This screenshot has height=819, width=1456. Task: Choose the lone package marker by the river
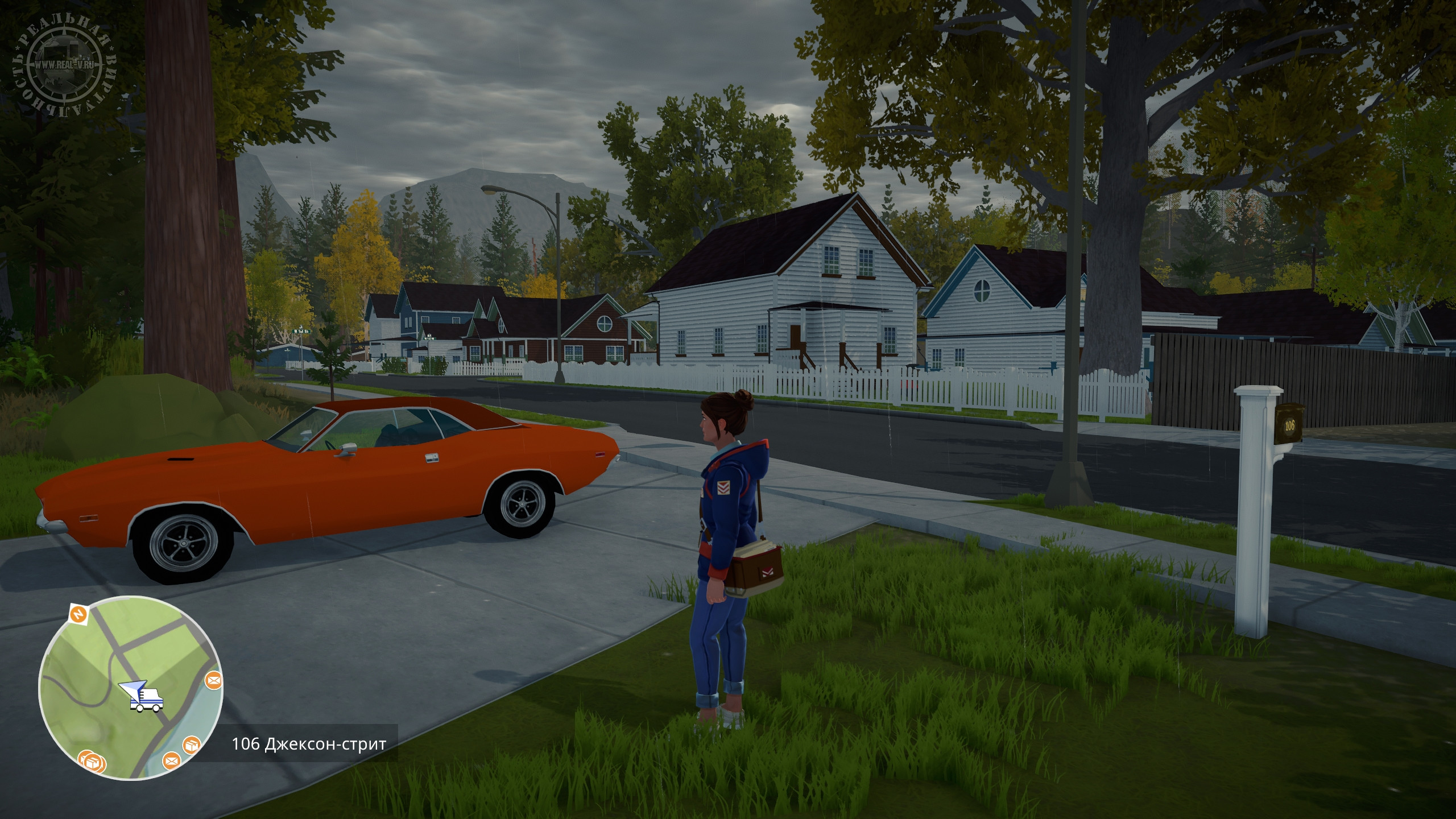(191, 745)
